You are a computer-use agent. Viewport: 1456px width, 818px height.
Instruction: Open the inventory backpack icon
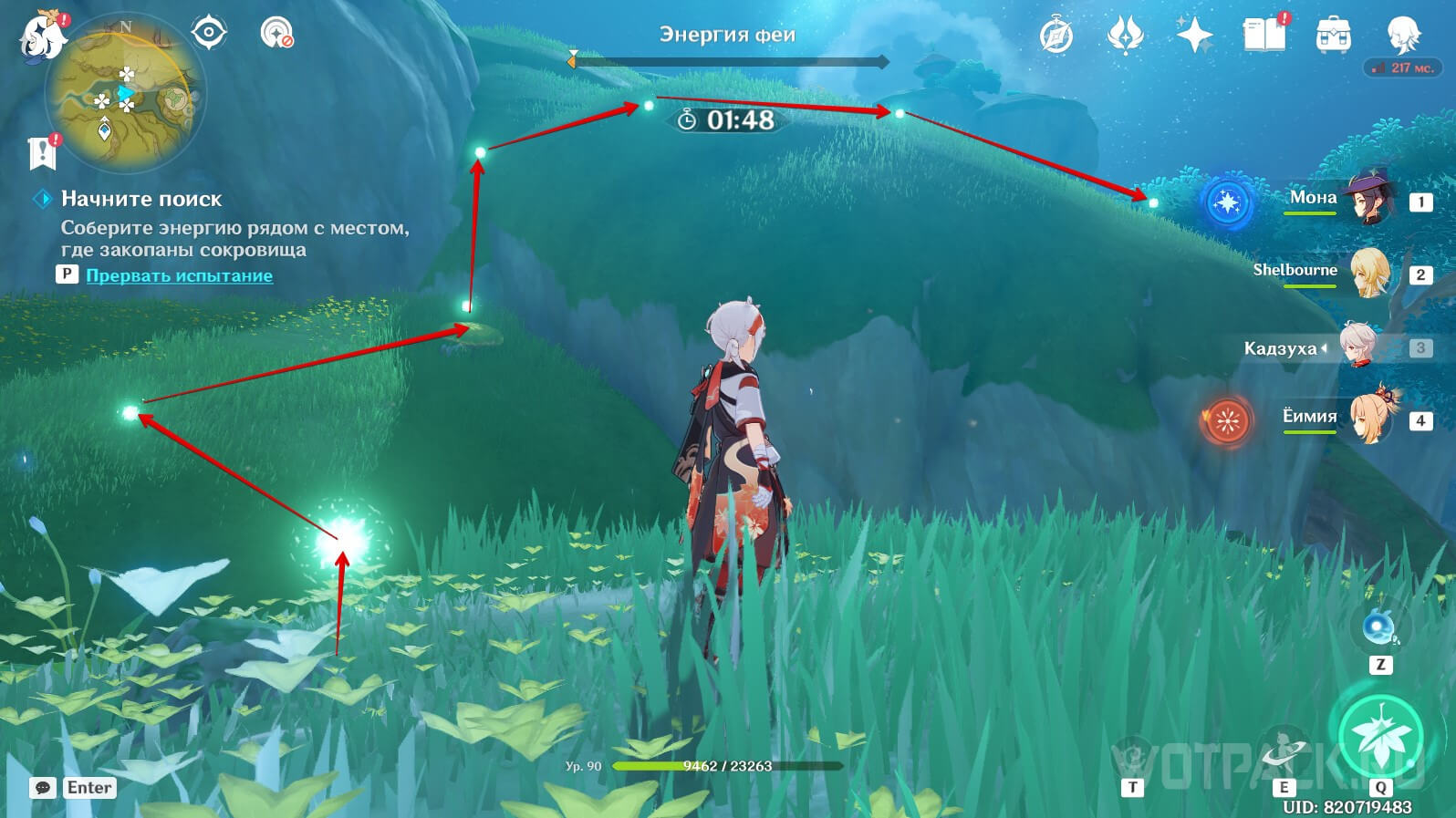click(x=1333, y=36)
